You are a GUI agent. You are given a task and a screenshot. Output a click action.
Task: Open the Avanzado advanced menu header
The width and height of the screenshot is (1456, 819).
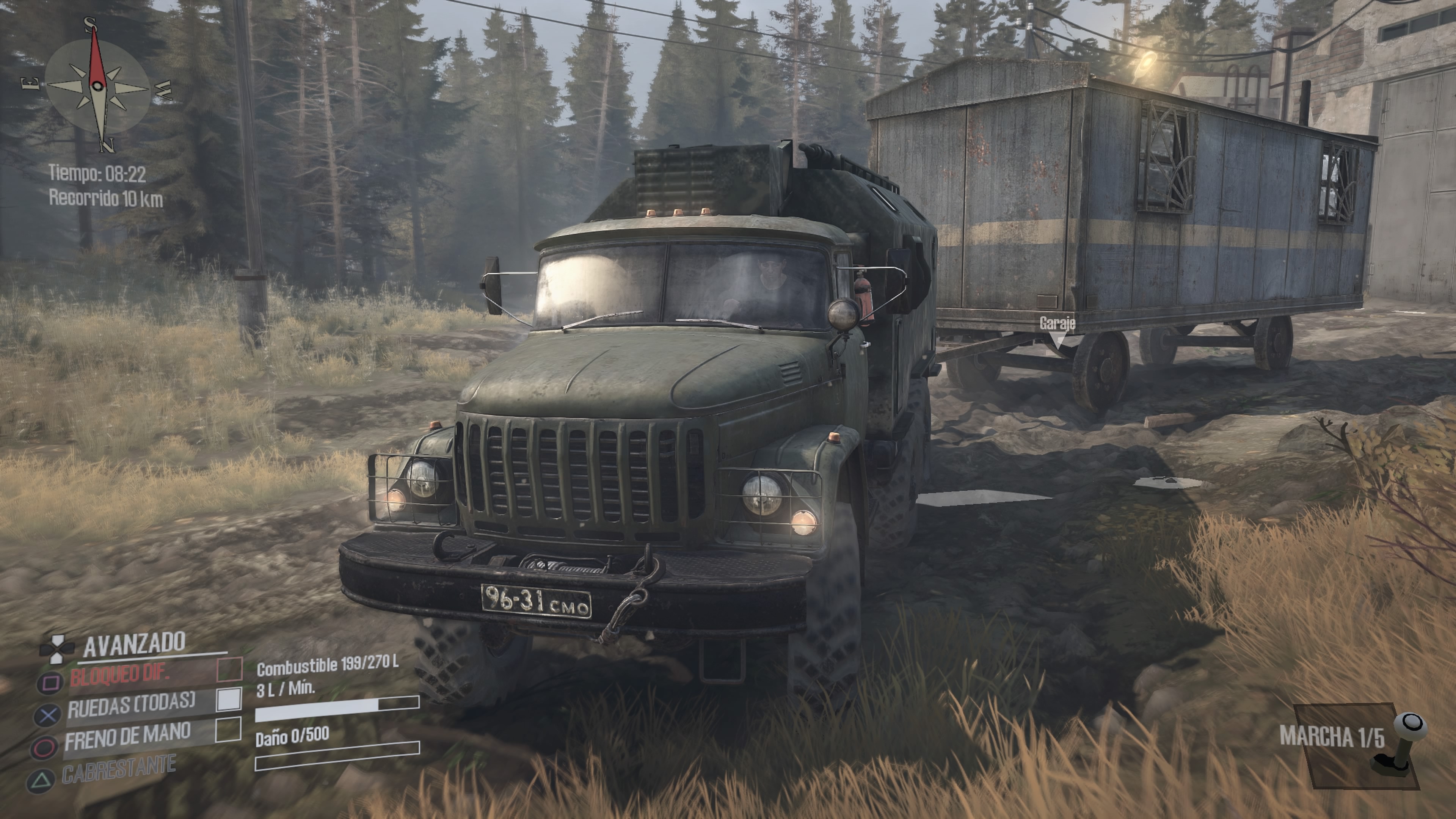134,643
